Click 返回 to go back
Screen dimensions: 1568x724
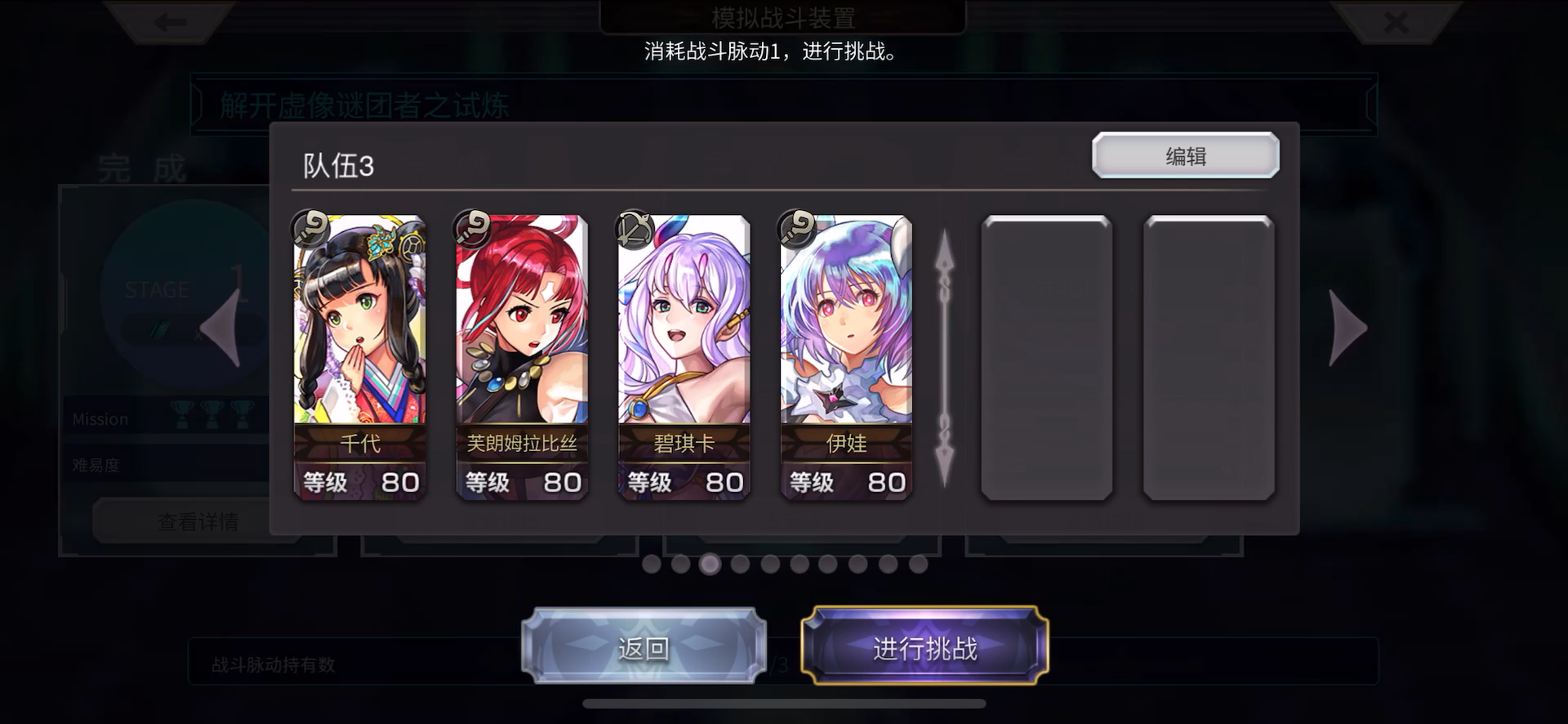[643, 647]
